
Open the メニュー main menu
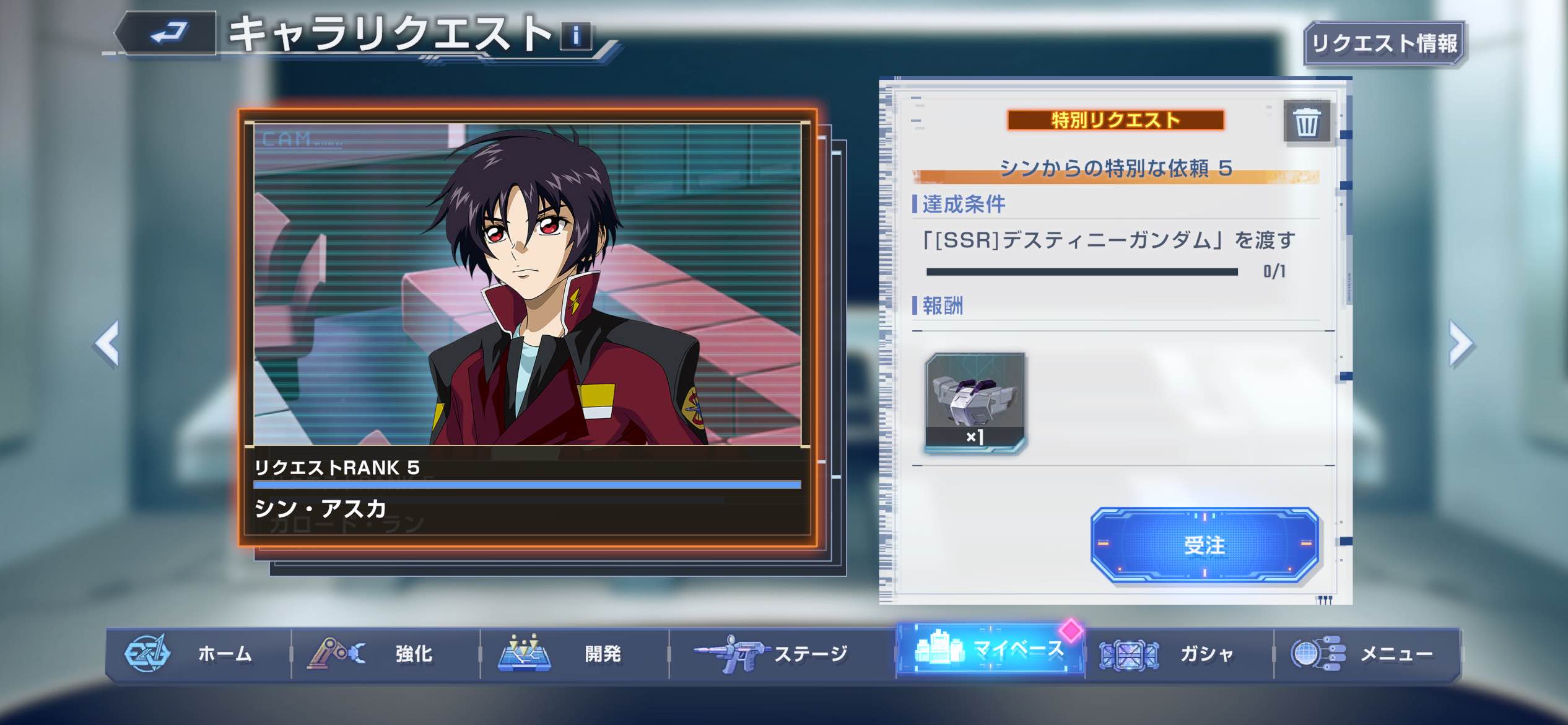pyautogui.click(x=1367, y=654)
